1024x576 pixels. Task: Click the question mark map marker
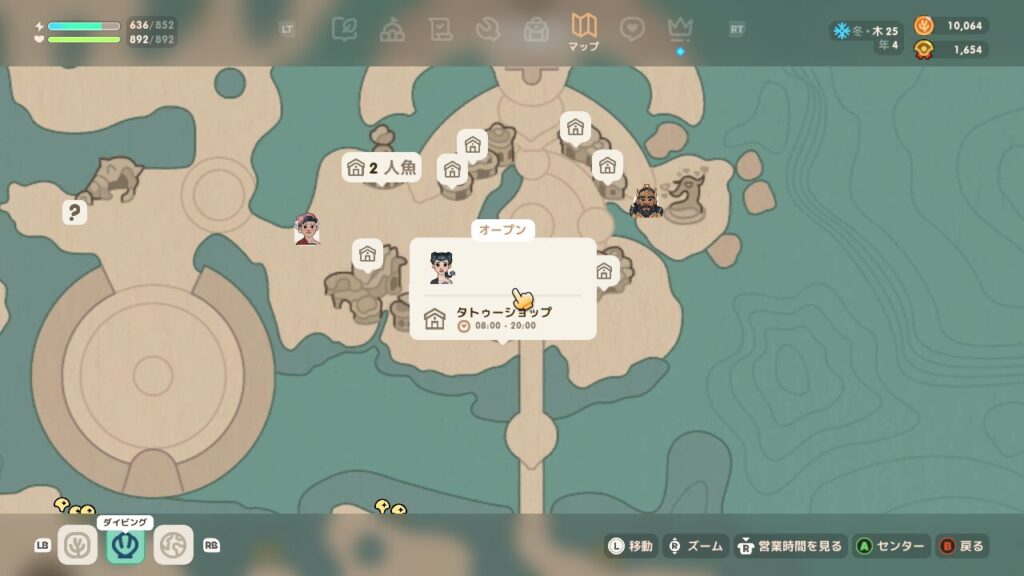pos(74,212)
